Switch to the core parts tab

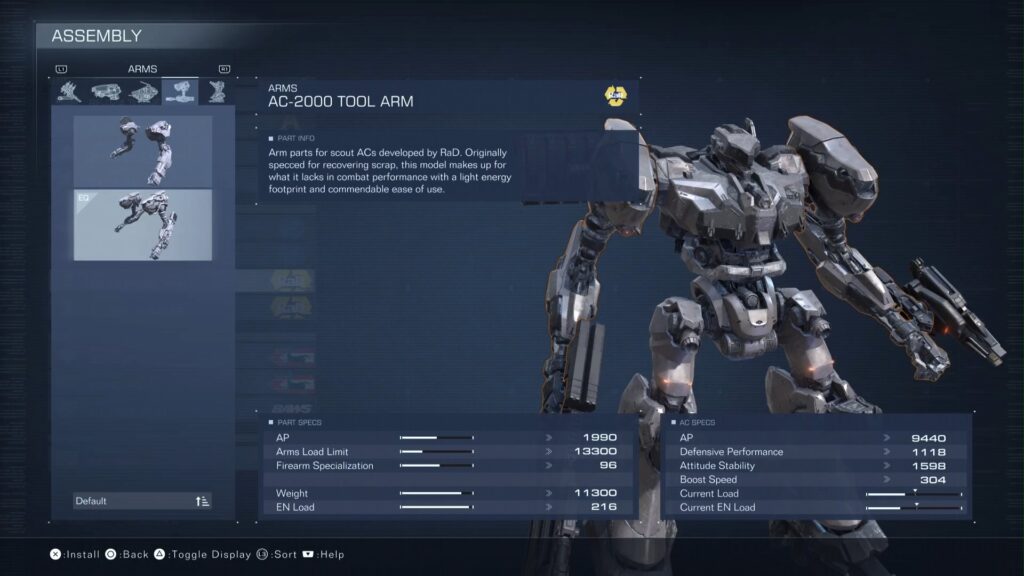point(143,92)
